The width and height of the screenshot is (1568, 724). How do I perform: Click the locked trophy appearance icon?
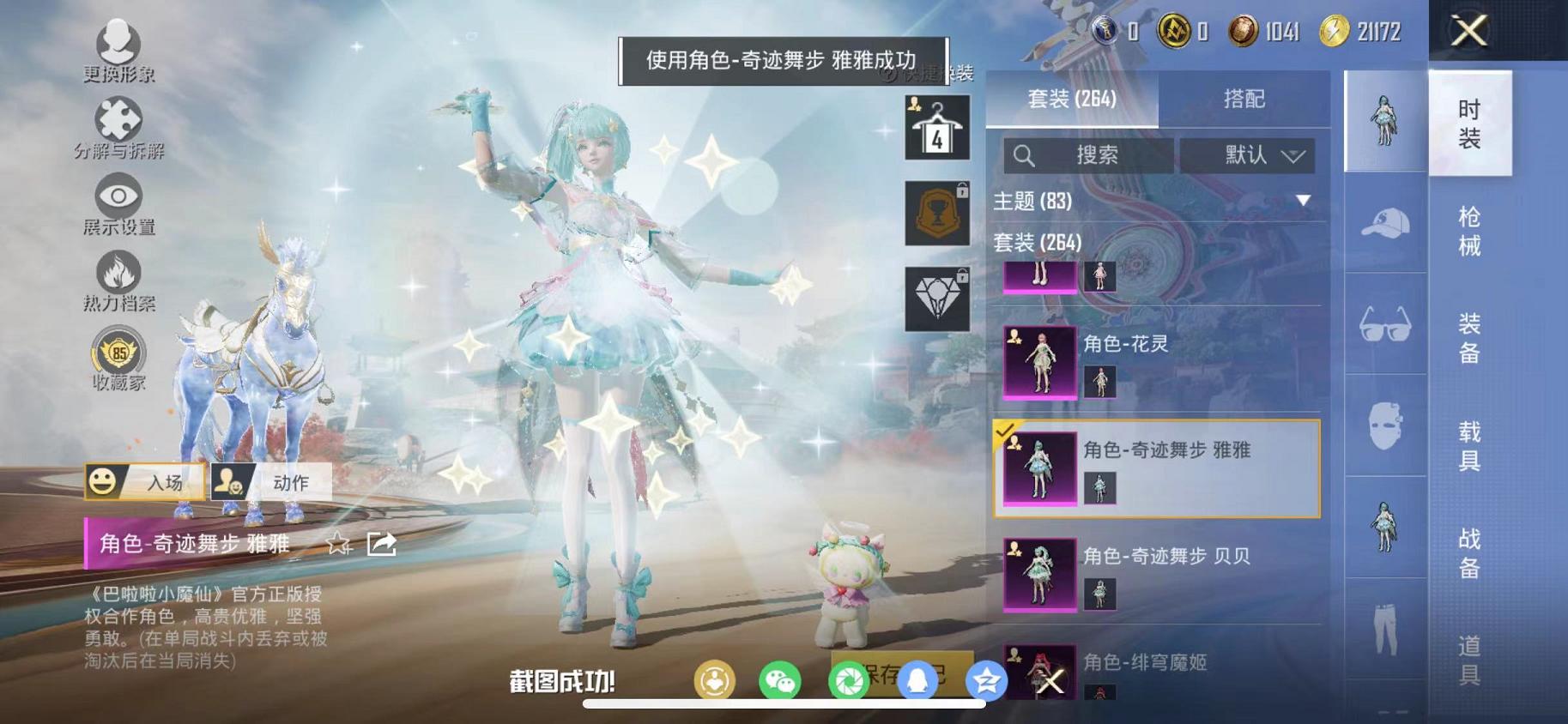pyautogui.click(x=936, y=214)
